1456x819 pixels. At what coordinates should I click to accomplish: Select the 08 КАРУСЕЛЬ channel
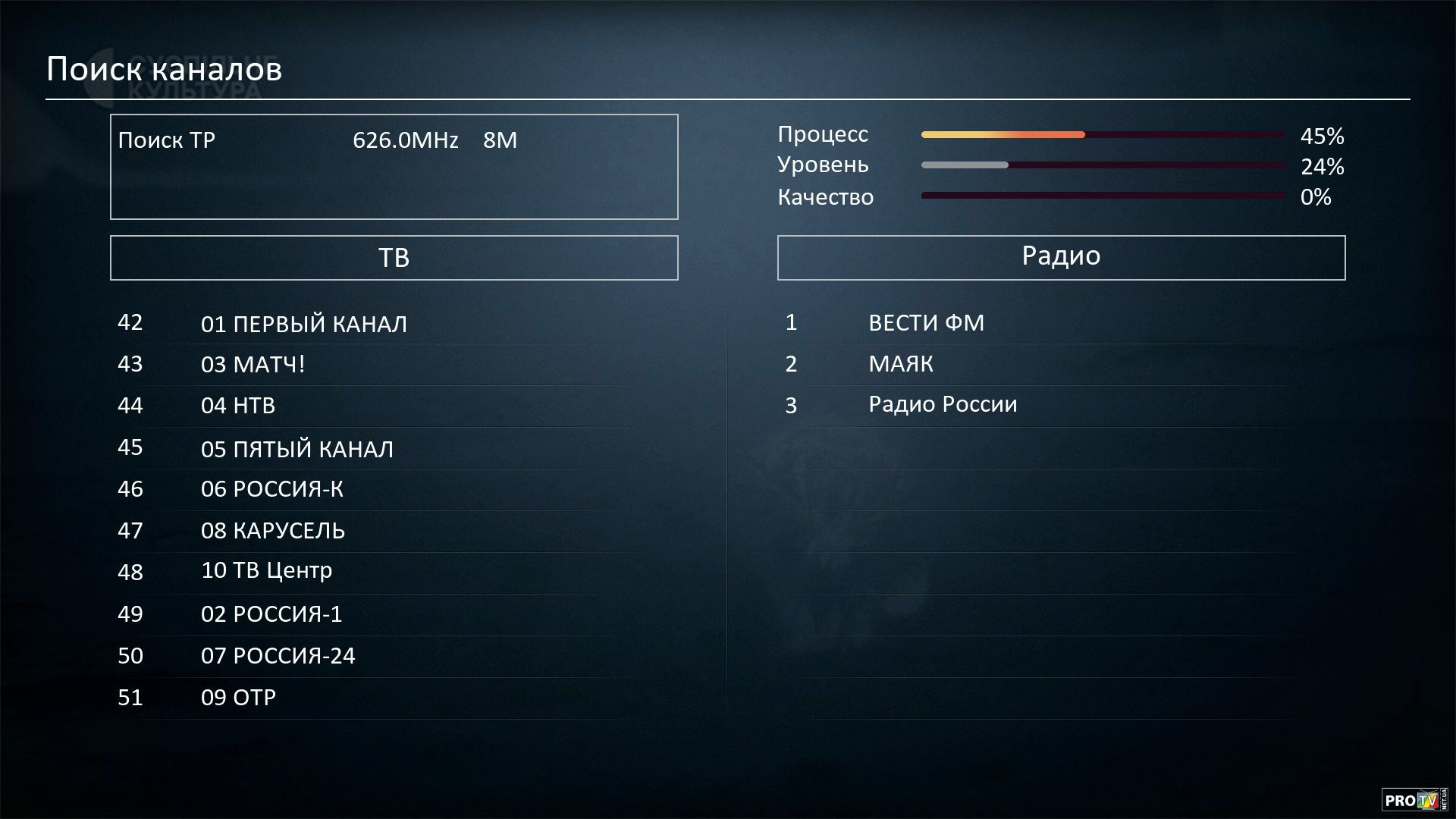point(272,531)
